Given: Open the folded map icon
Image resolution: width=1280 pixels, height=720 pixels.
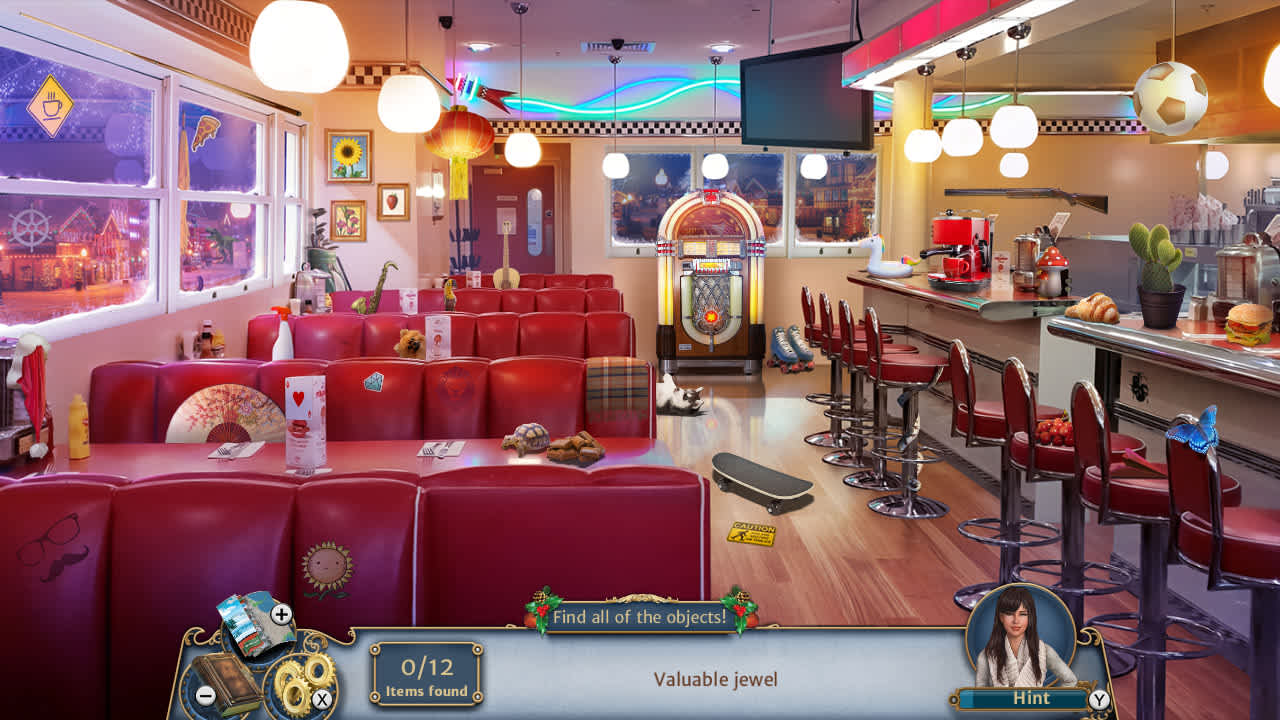Looking at the screenshot, I should (248, 620).
